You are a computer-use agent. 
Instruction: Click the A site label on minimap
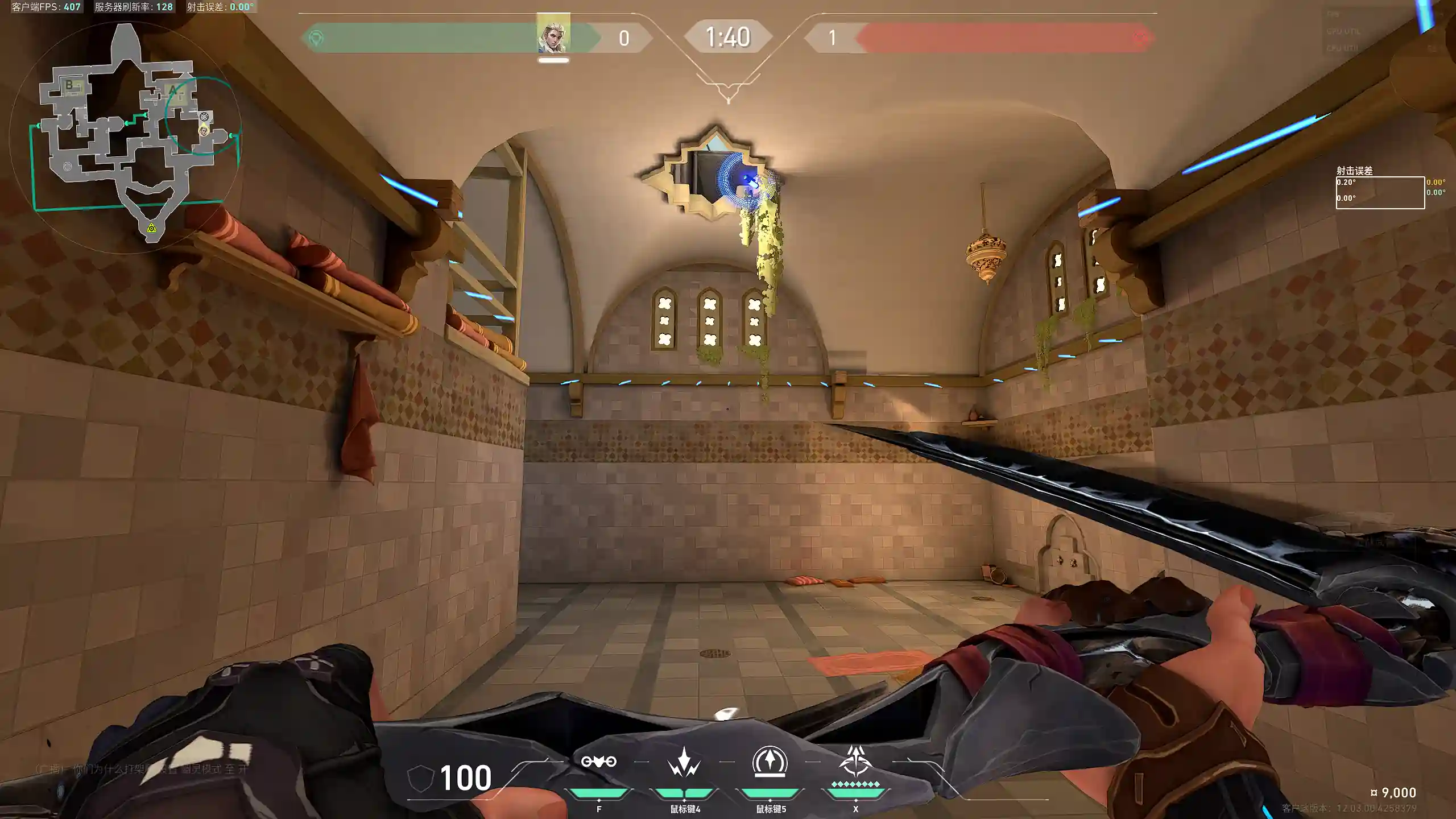point(173,90)
